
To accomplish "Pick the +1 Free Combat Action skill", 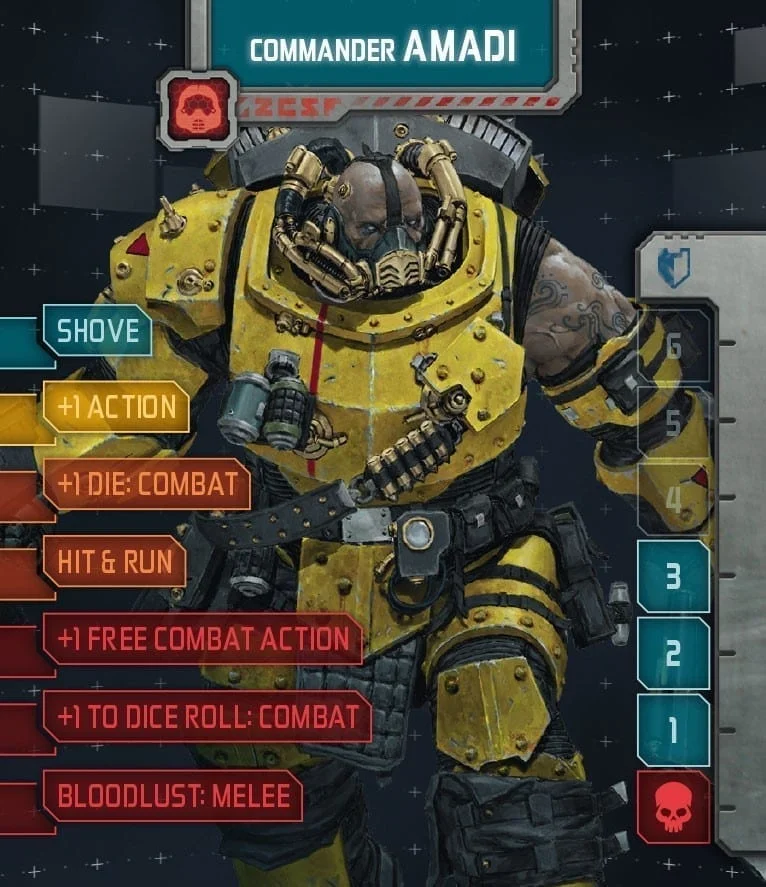I will pos(202,639).
